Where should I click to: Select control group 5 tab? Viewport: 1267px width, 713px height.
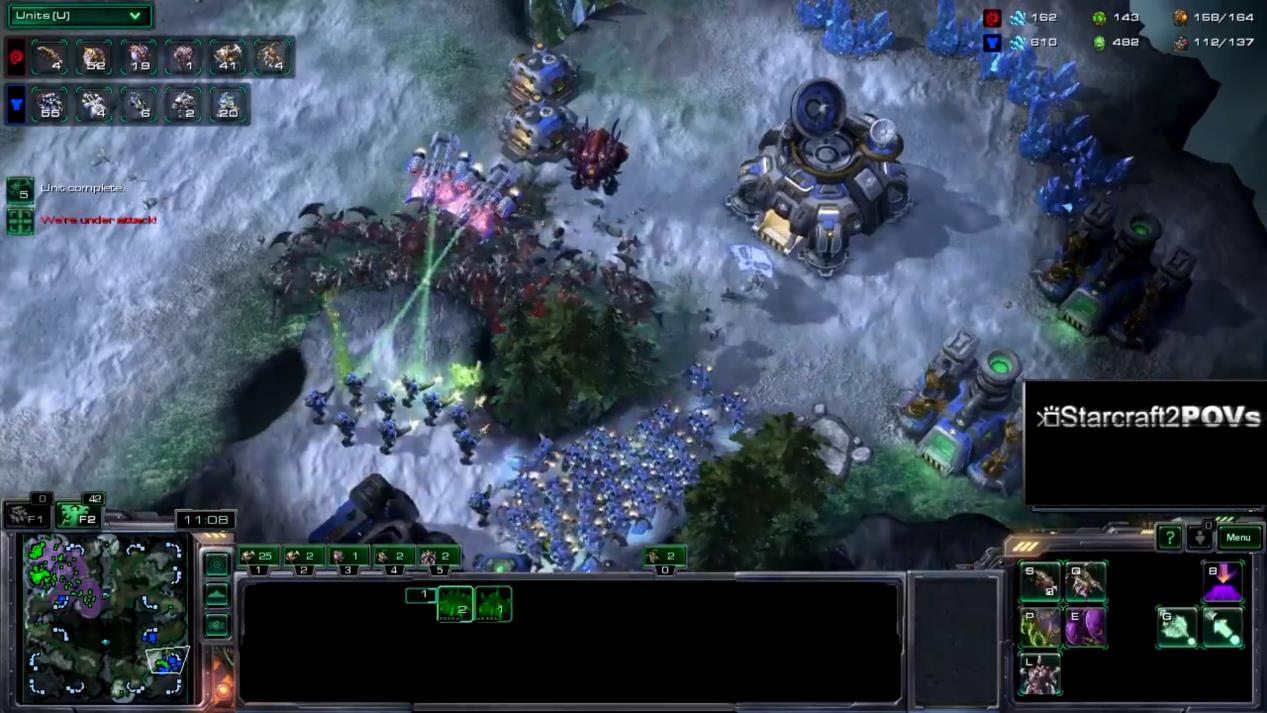pos(439,557)
